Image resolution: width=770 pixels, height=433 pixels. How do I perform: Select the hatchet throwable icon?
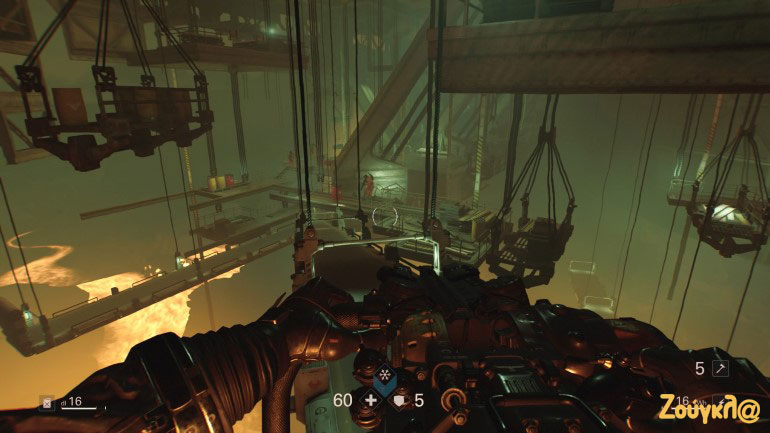tap(721, 369)
